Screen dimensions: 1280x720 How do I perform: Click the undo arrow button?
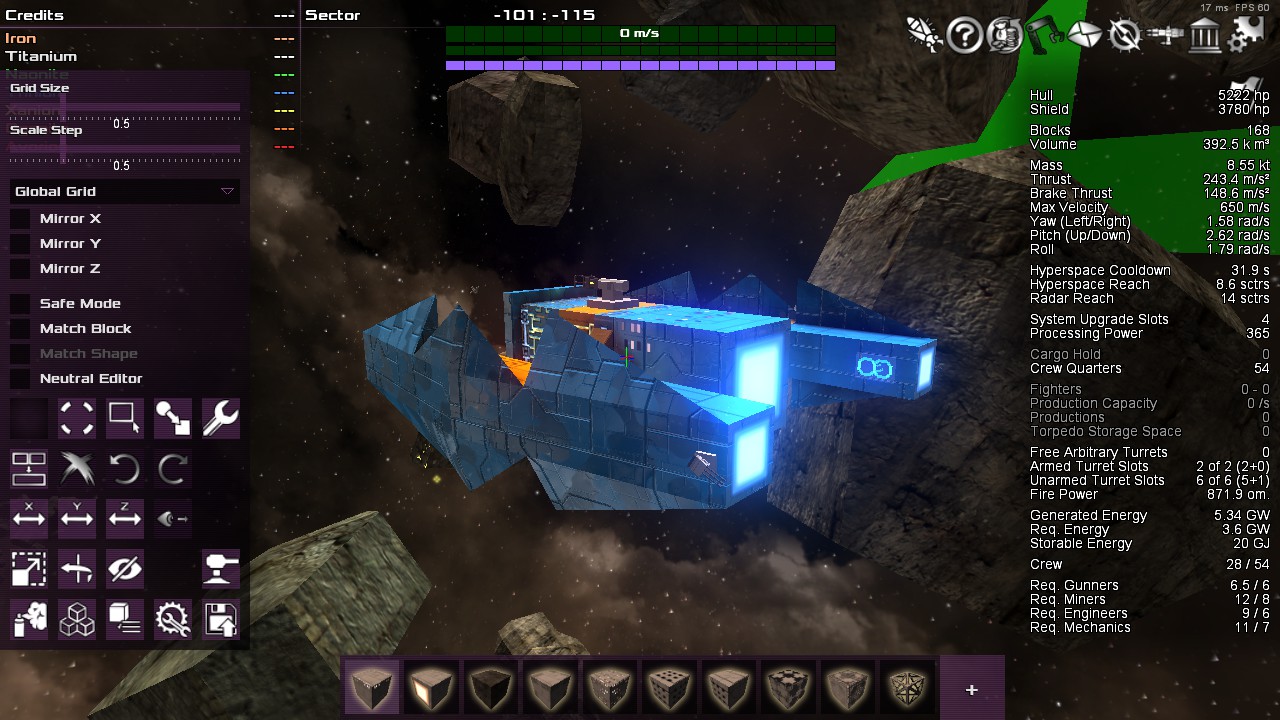[x=124, y=468]
